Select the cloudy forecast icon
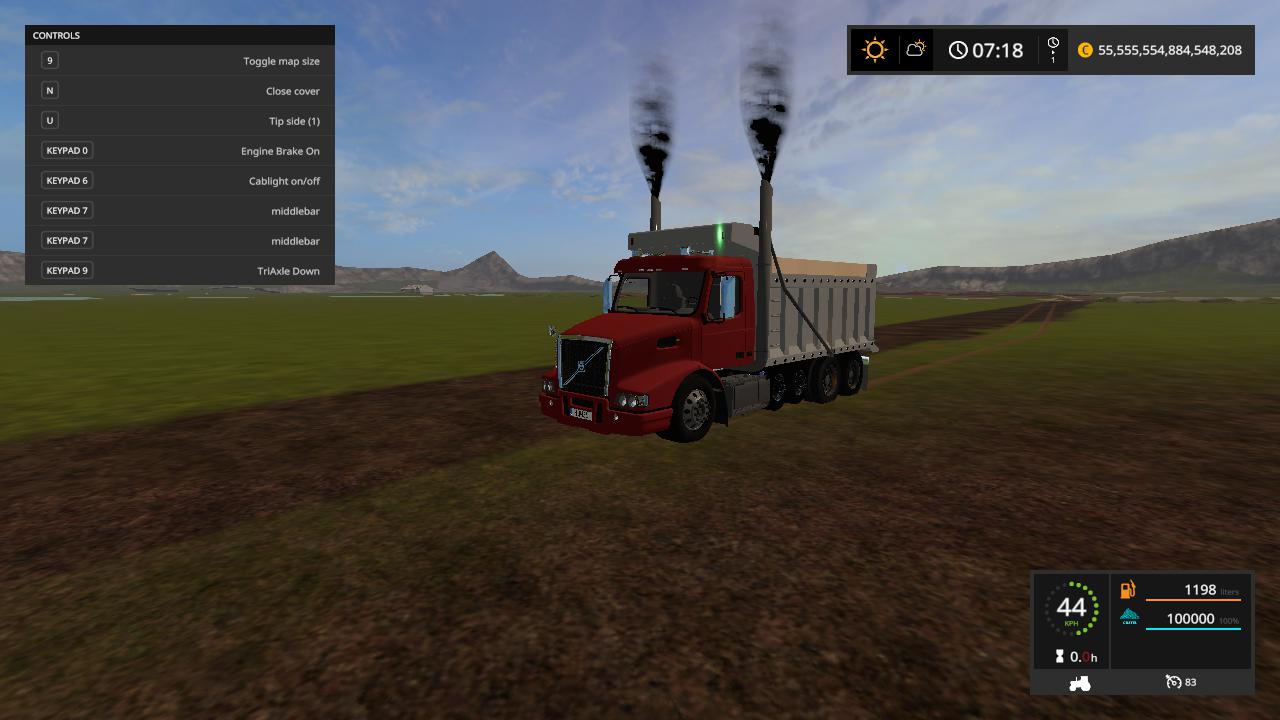This screenshot has height=720, width=1280. (916, 49)
